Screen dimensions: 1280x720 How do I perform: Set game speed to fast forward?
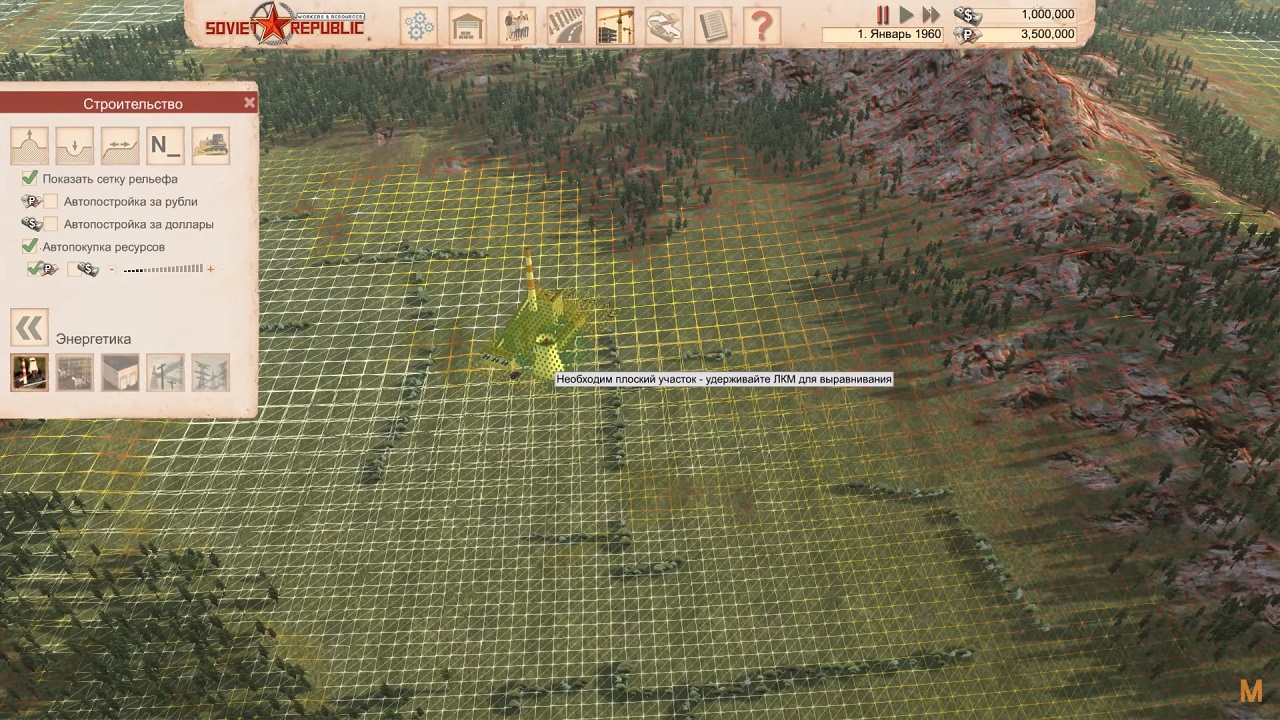[931, 15]
